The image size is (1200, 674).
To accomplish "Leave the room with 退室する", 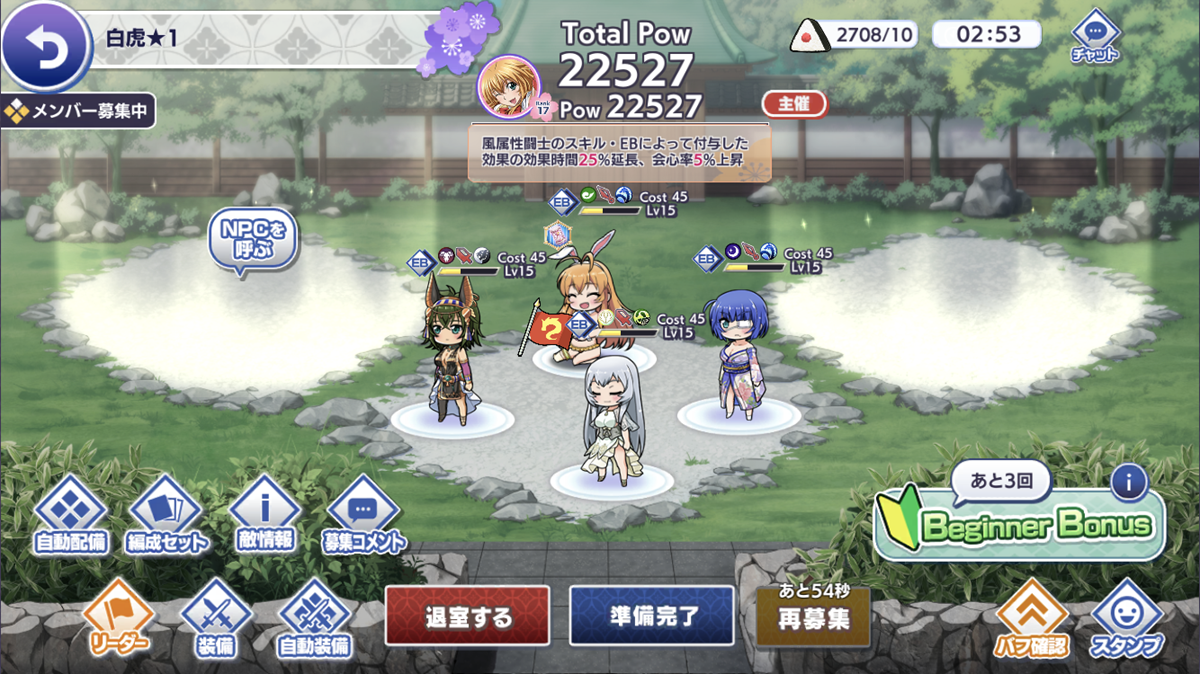I will 467,616.
